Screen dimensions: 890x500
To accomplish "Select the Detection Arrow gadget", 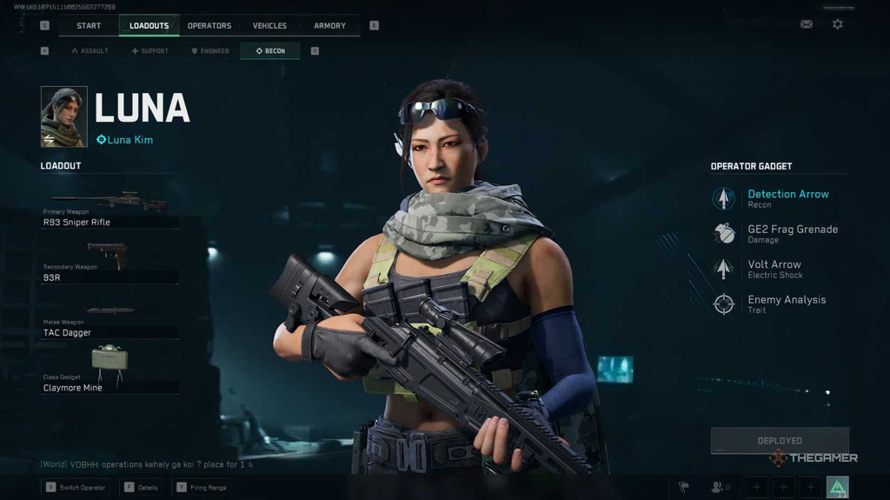I will point(787,198).
